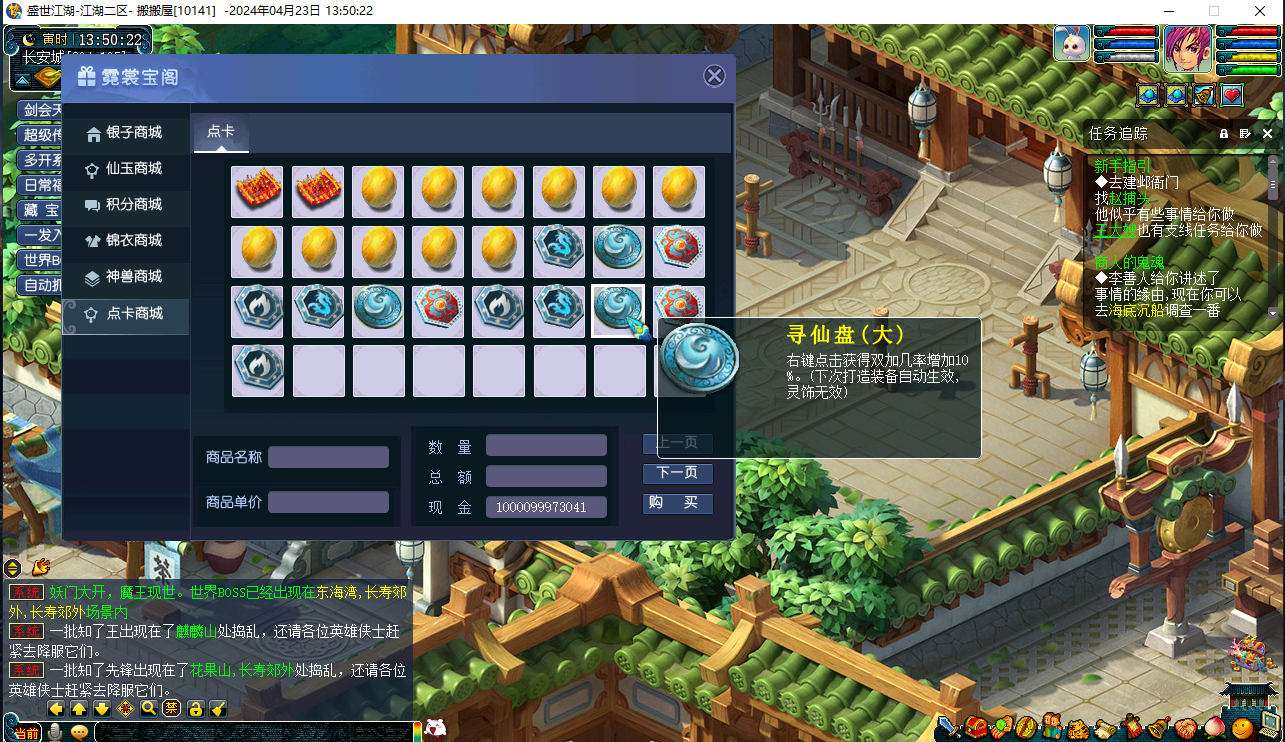Click the microphone icon next to the chat bar
Viewport: 1285px width, 742px height.
tap(55, 733)
